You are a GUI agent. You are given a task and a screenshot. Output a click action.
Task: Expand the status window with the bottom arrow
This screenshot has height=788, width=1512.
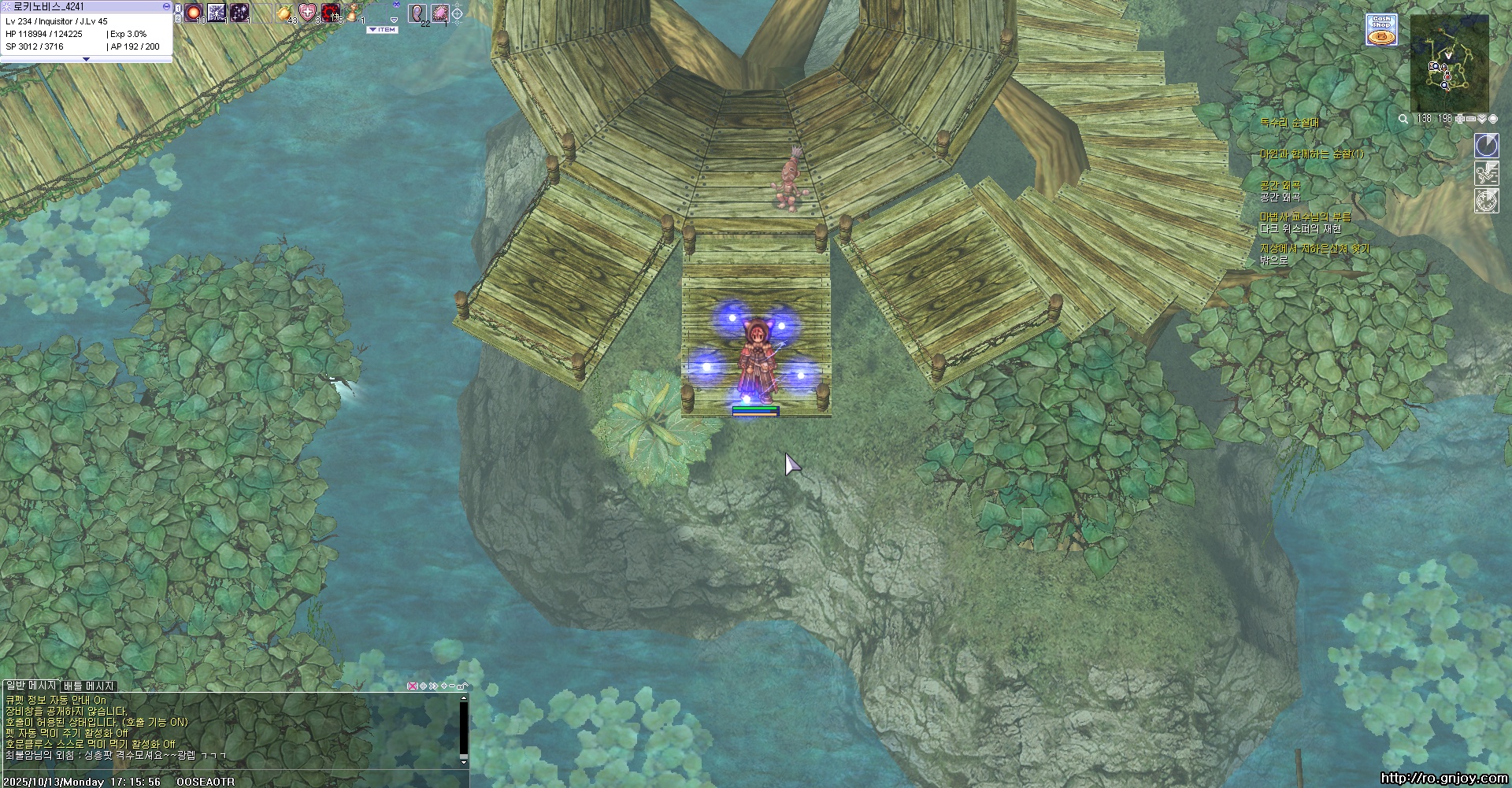(x=86, y=59)
